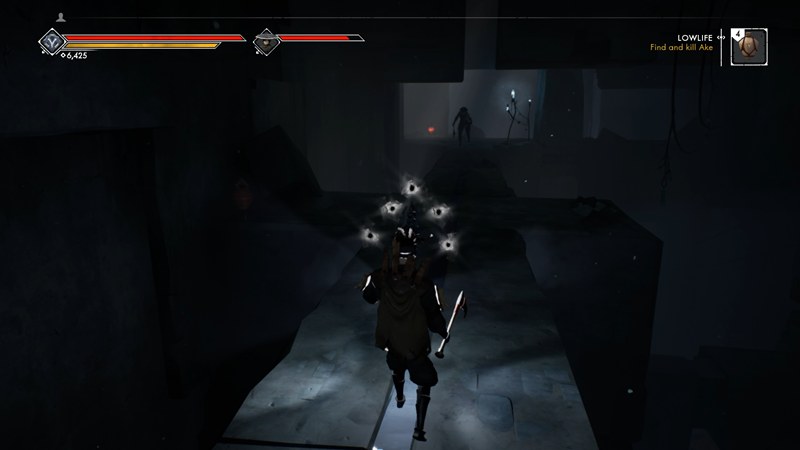Select the healing flask item slot
800x450 pixels.
coord(748,46)
